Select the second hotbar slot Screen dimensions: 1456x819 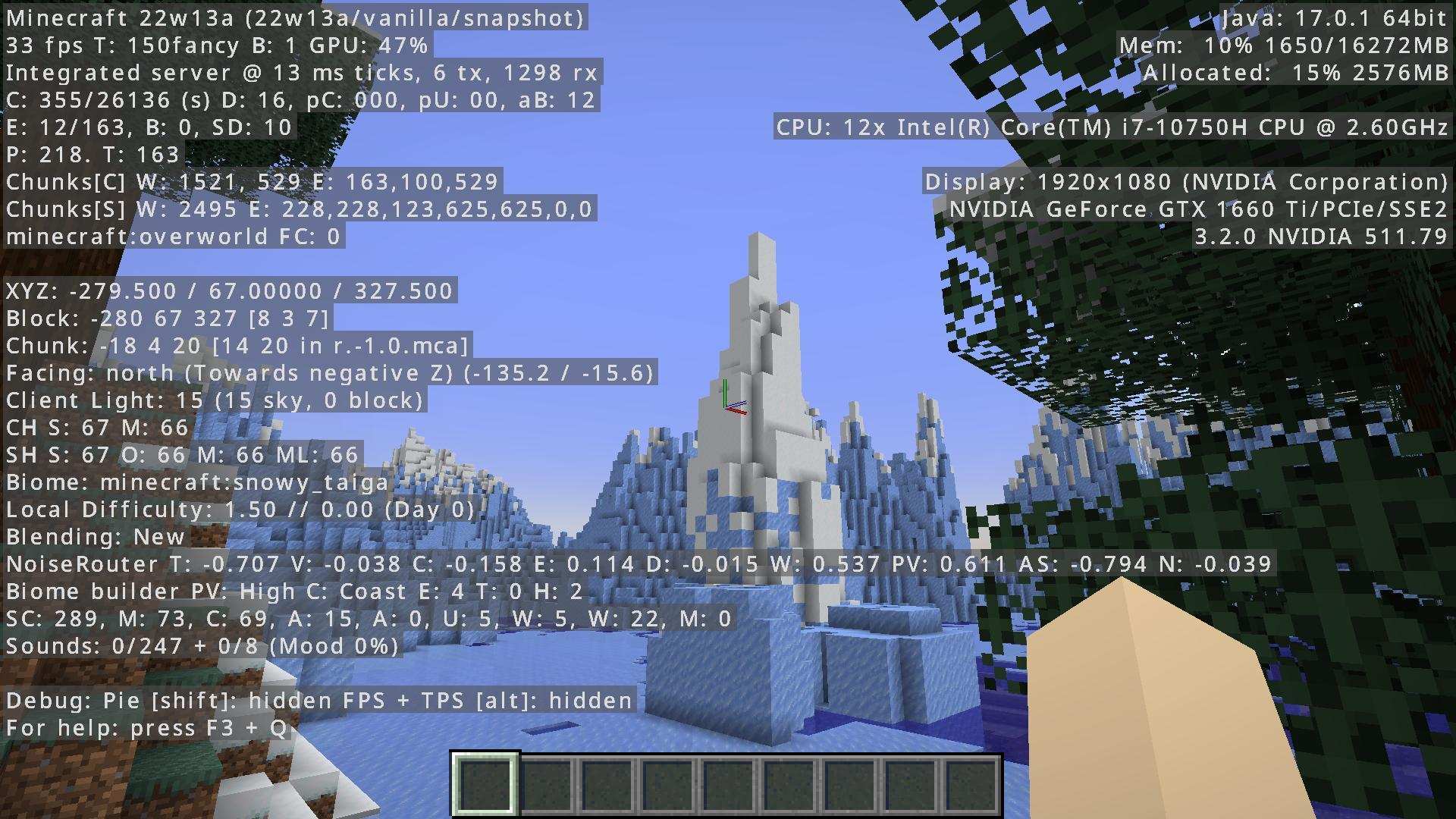(x=546, y=786)
